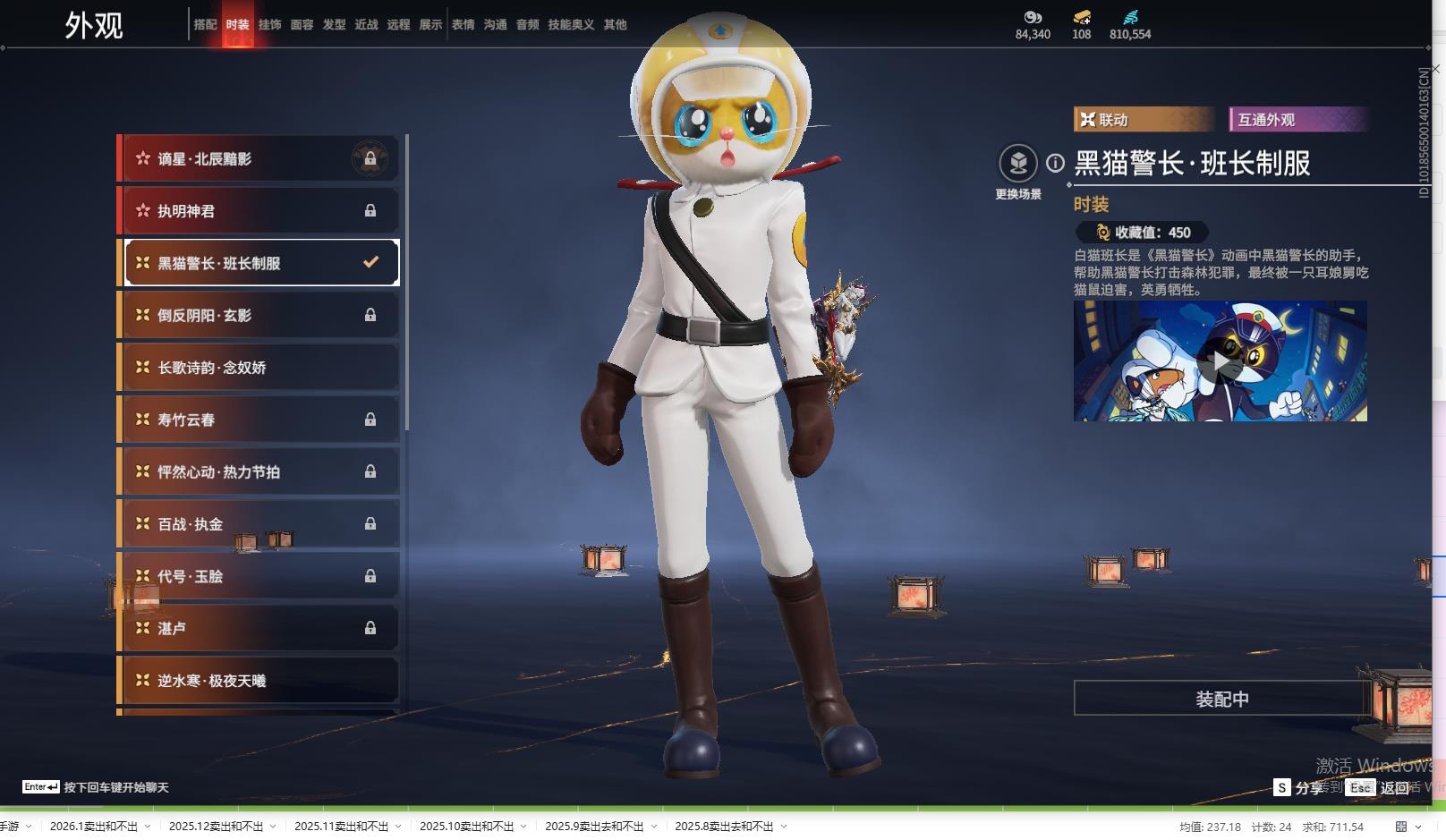Select the 百战·执金 outfit
Screen dimensions: 1446x840
259,524
